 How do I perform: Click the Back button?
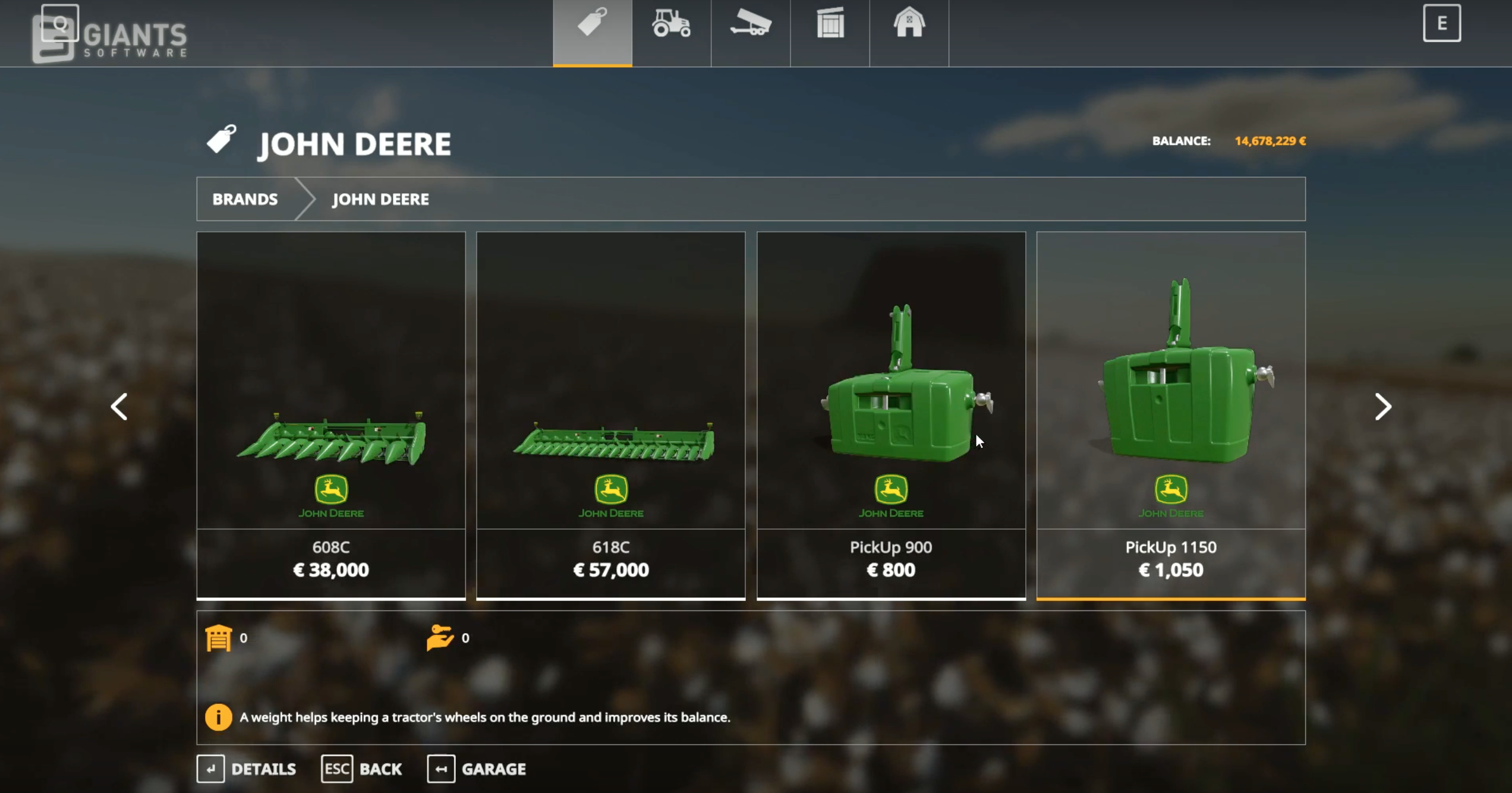[x=362, y=769]
